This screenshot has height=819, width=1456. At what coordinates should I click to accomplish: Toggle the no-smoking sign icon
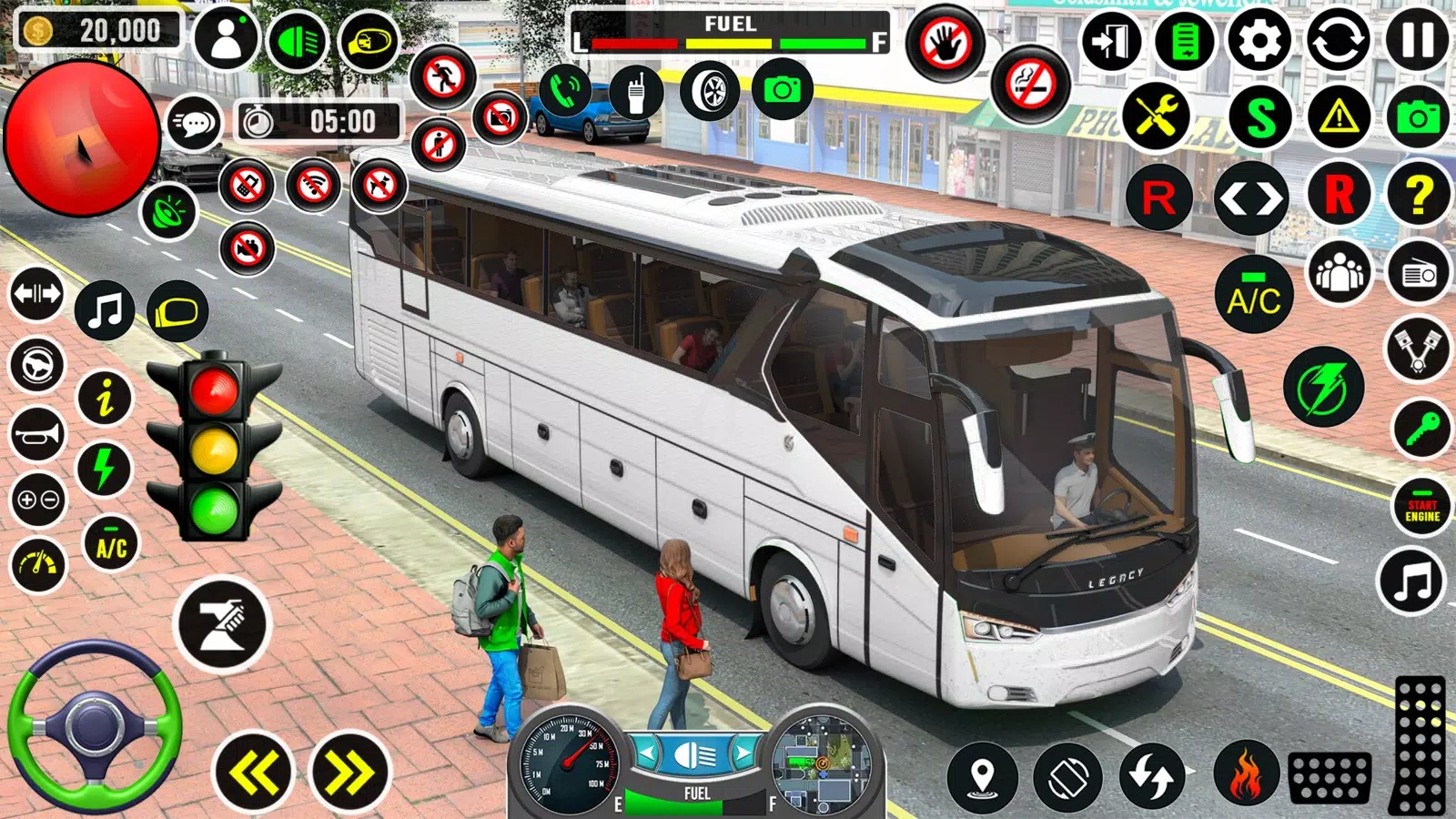coord(1030,86)
